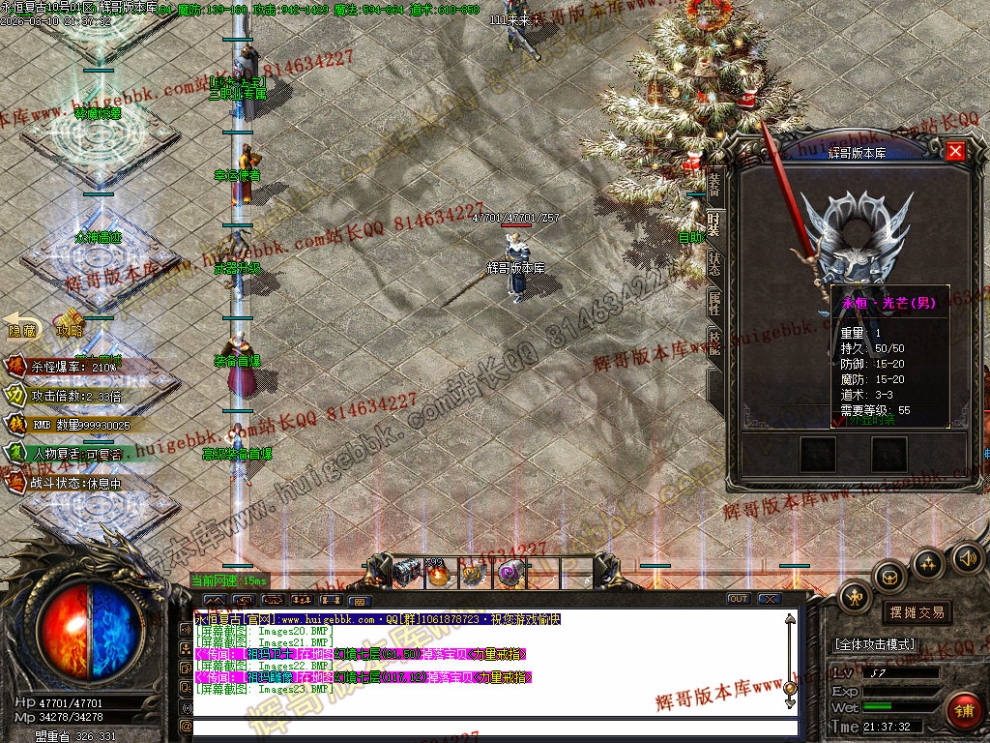Toggle the 全体攻击模式 attack mode label
The image size is (990, 743).
point(874,645)
